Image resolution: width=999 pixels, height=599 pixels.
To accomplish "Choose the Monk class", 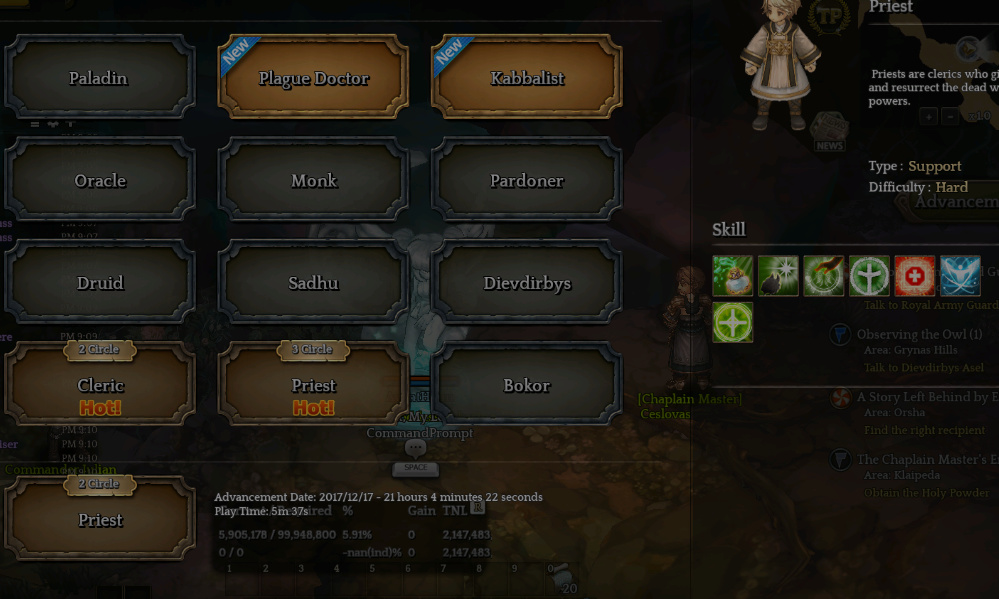I will 313,180.
